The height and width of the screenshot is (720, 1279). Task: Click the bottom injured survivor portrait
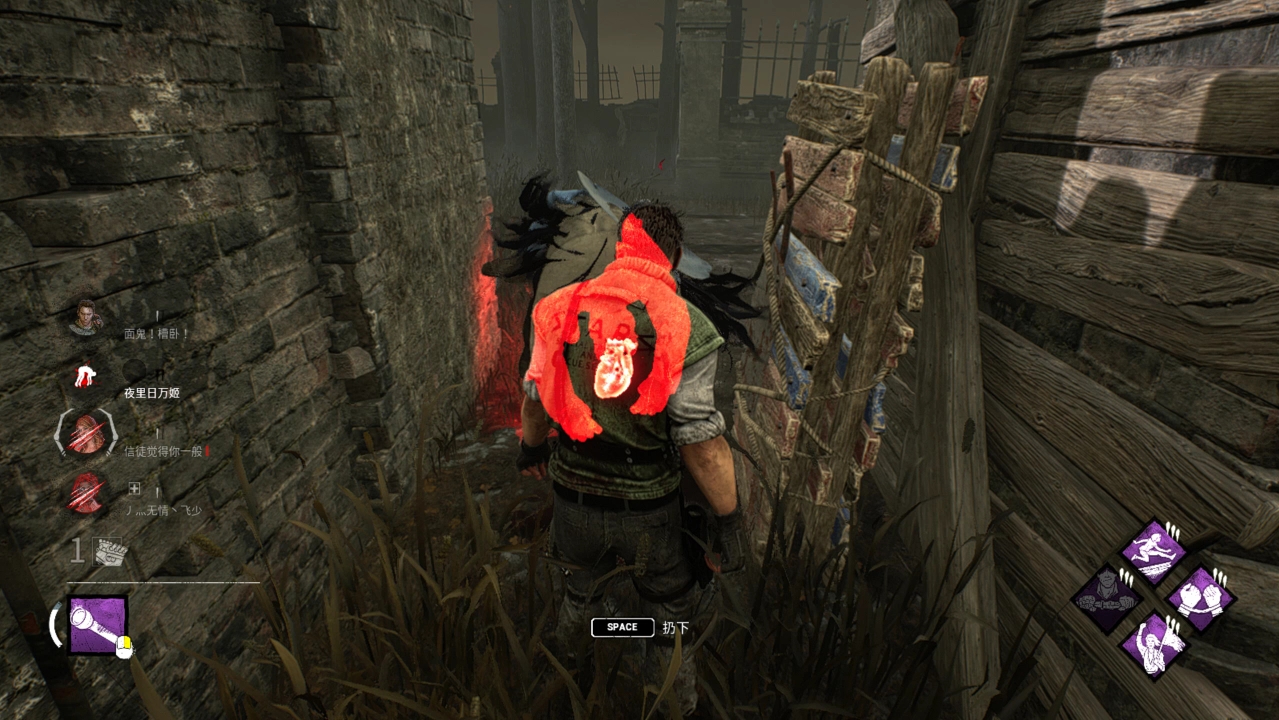tap(87, 493)
